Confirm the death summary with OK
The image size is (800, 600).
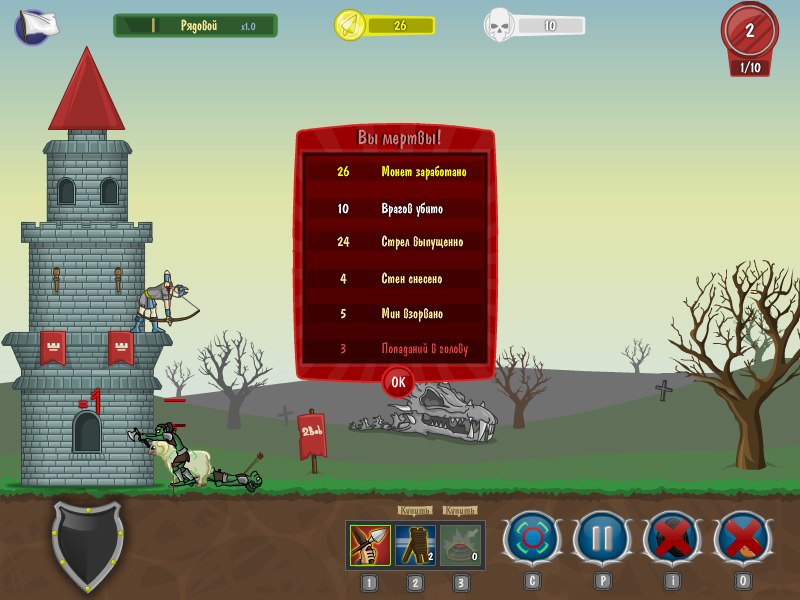(398, 381)
